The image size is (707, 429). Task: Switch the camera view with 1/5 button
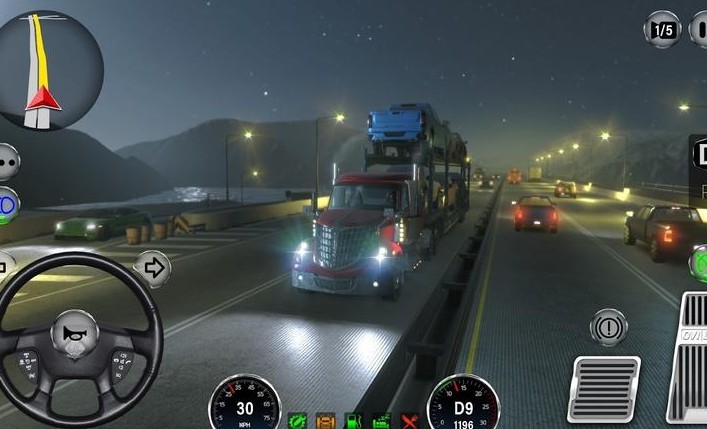(x=662, y=29)
